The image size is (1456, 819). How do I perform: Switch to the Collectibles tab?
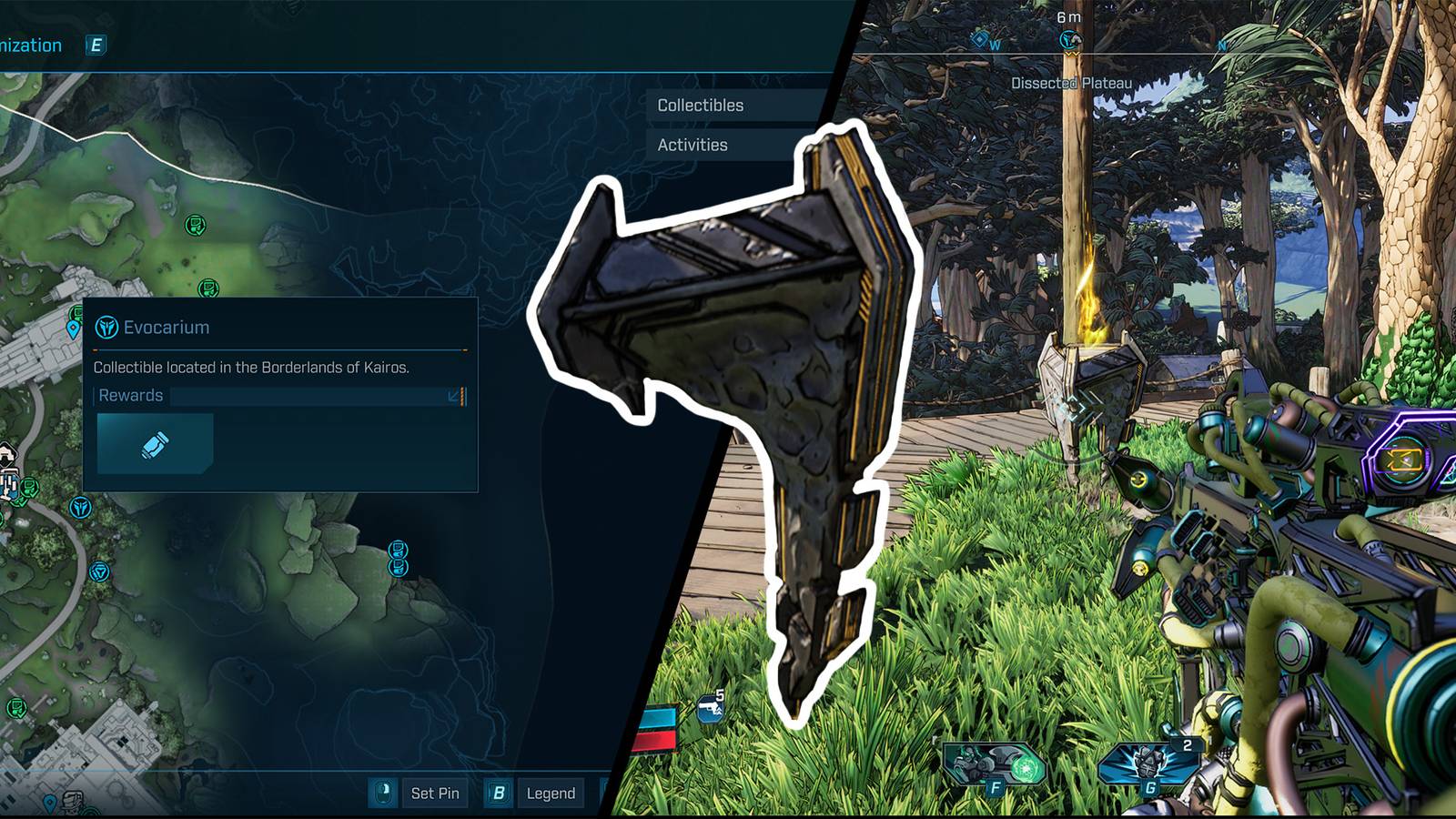[699, 106]
